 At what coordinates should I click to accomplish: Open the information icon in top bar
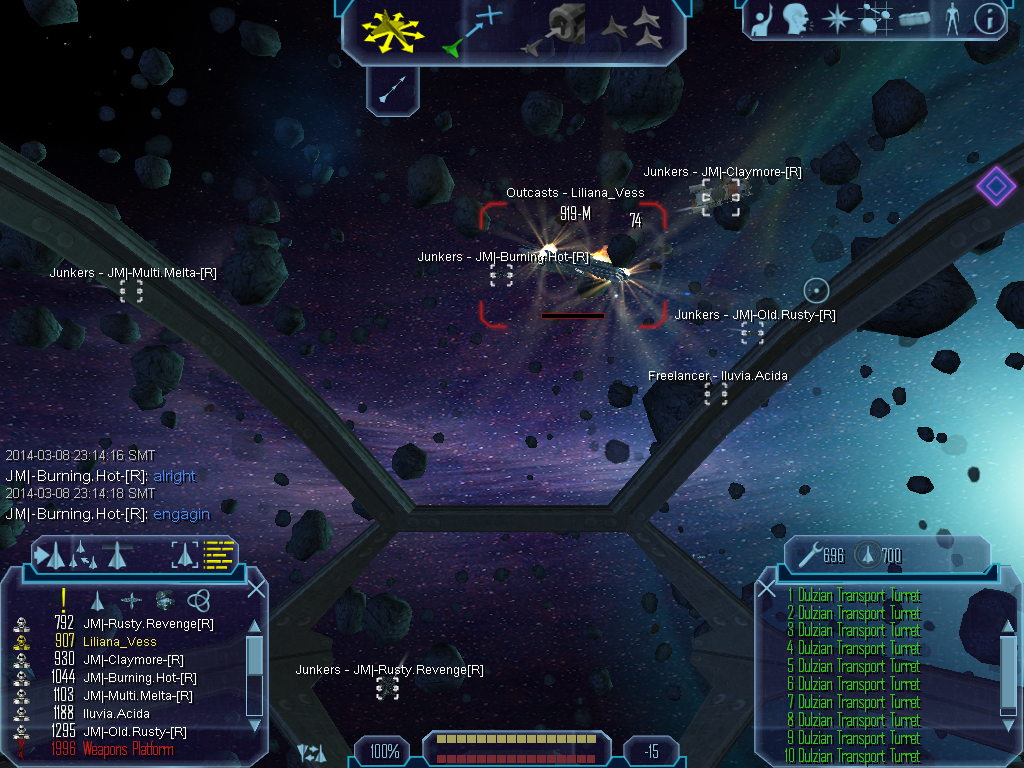(989, 18)
